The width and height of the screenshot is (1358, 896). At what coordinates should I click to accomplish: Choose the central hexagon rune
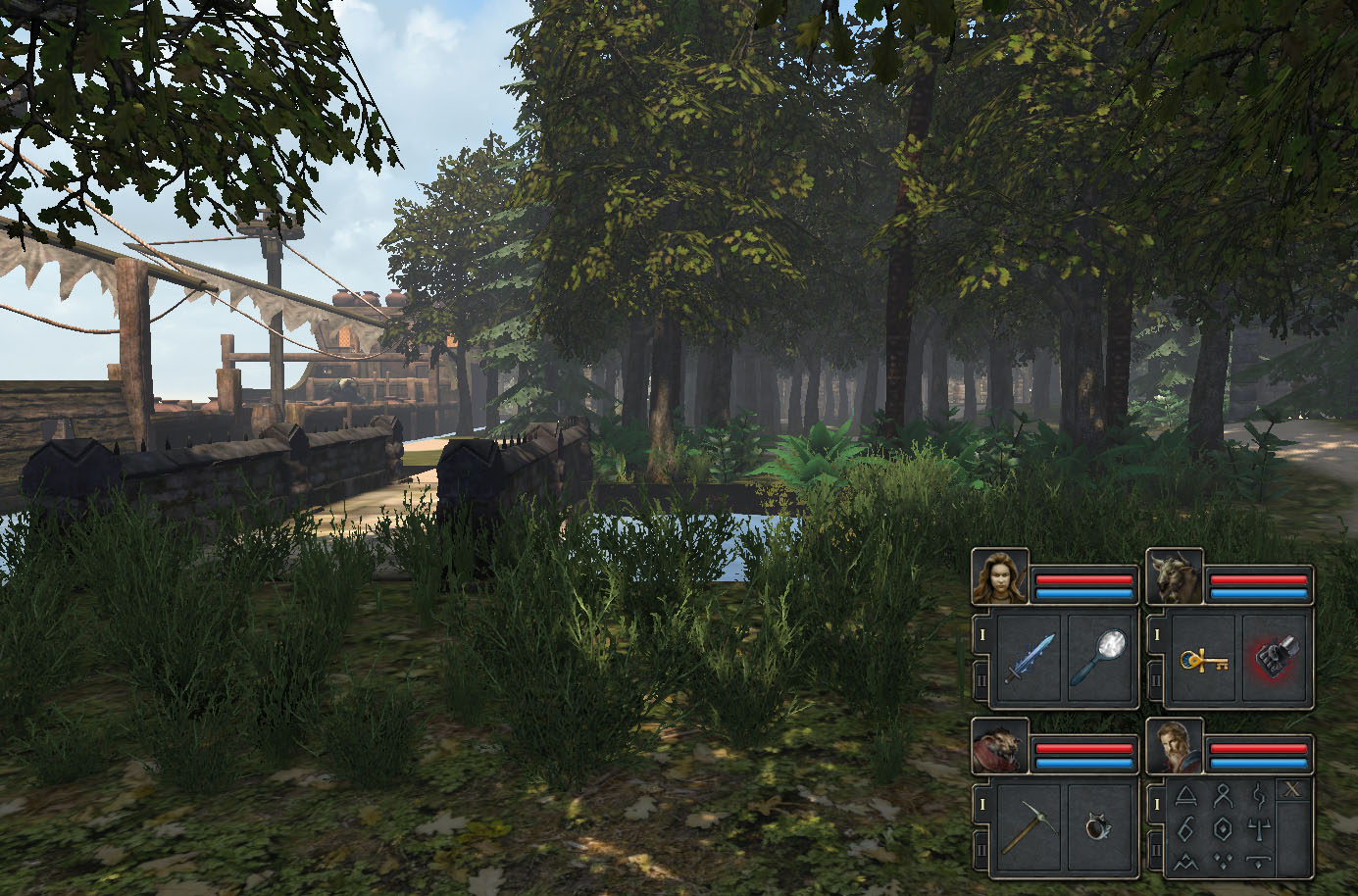[x=1223, y=828]
